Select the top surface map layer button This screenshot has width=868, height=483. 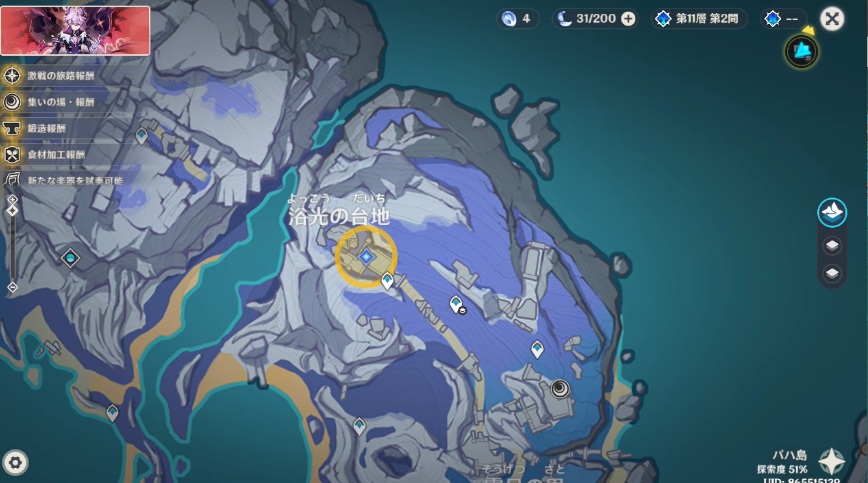tap(832, 211)
